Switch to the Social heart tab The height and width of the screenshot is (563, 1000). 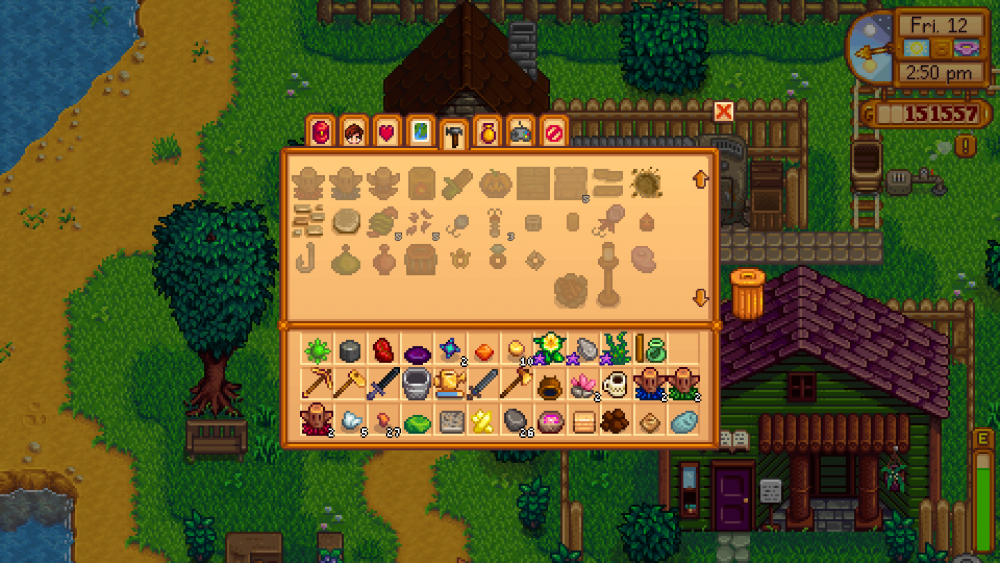tap(386, 131)
